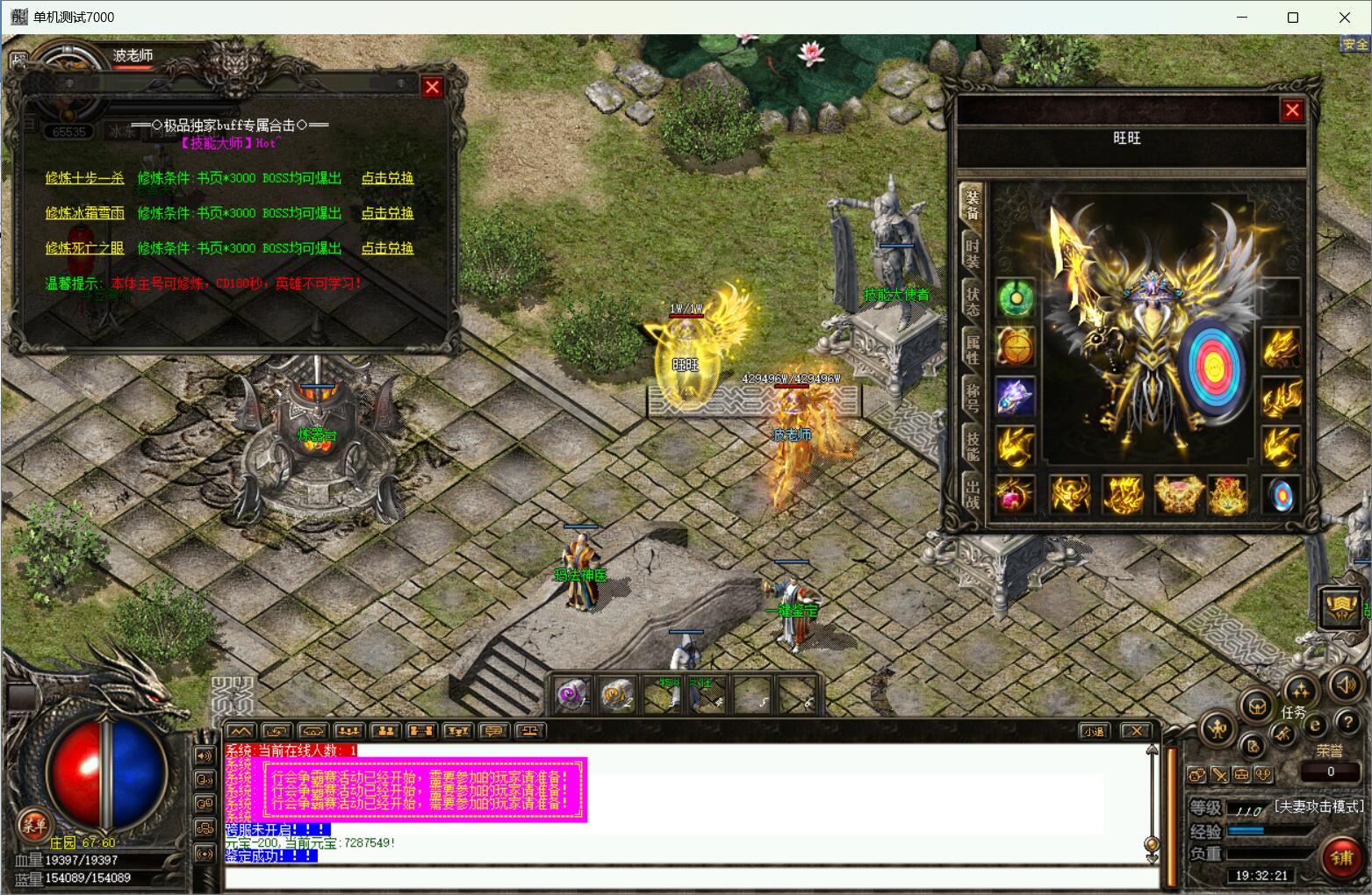
Task: Click the chat text input box
Action: tap(689, 877)
